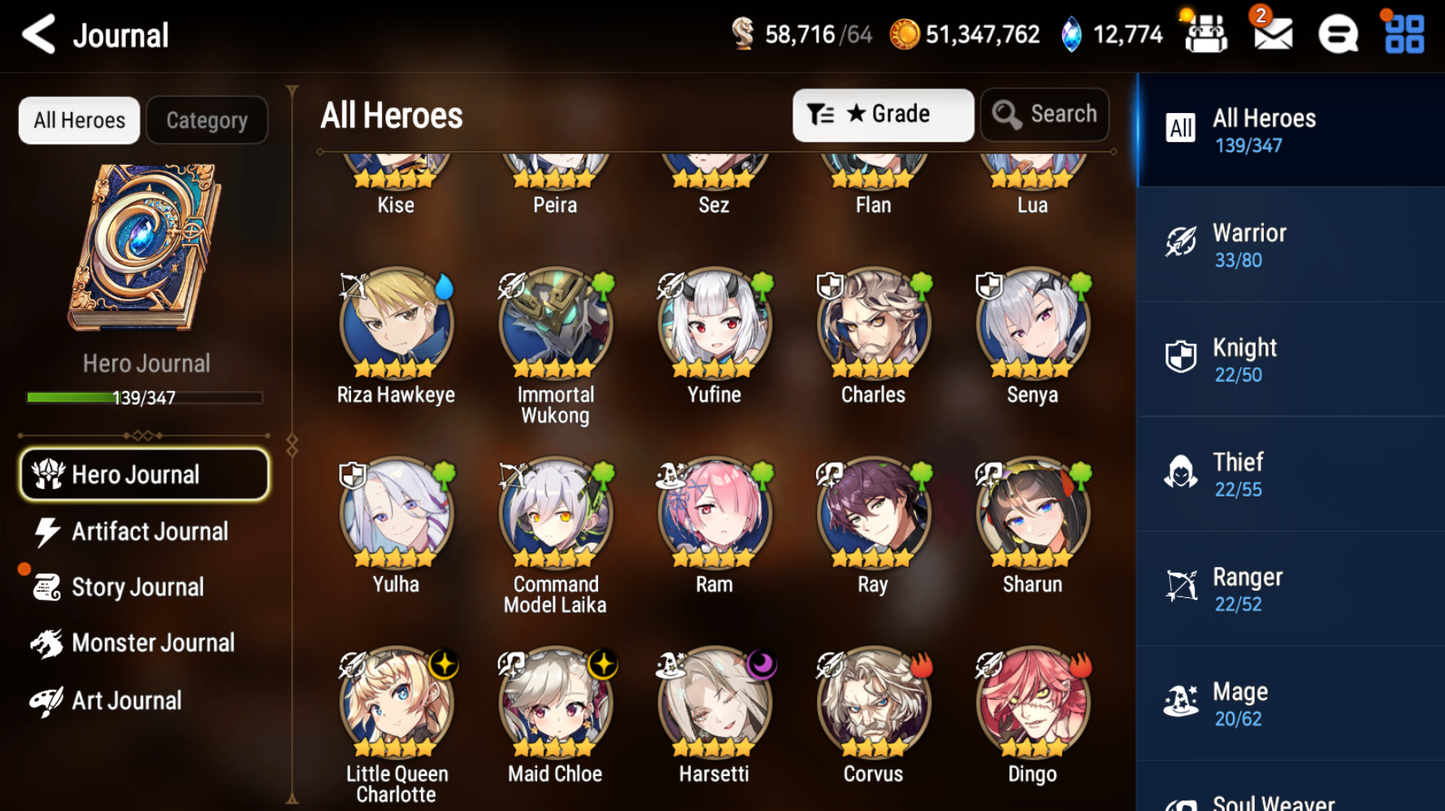Switch to the Category tab

(206, 120)
